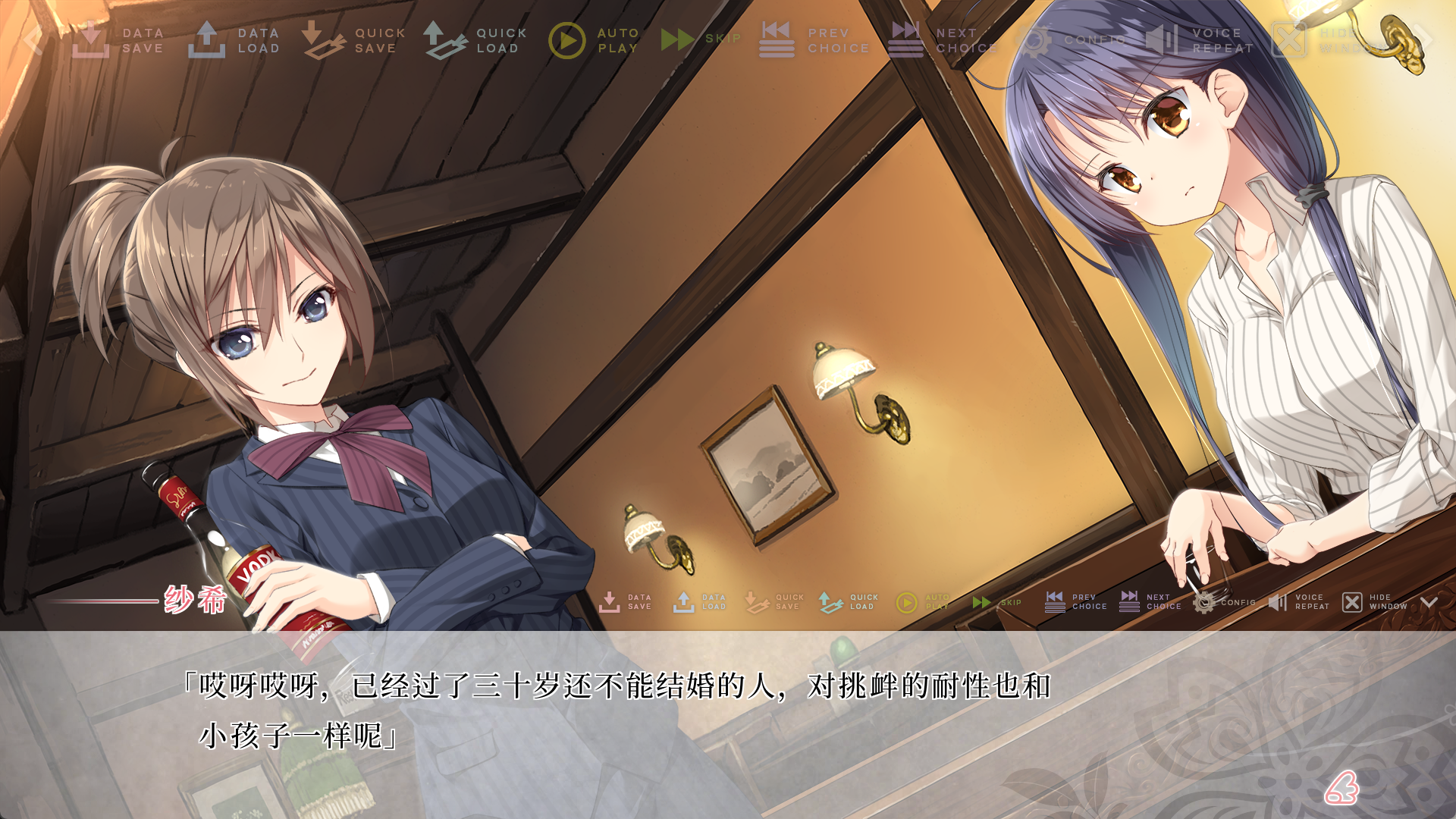This screenshot has height=819, width=1456.
Task: Click the large faded Voice Repeat button
Action: [1200, 40]
